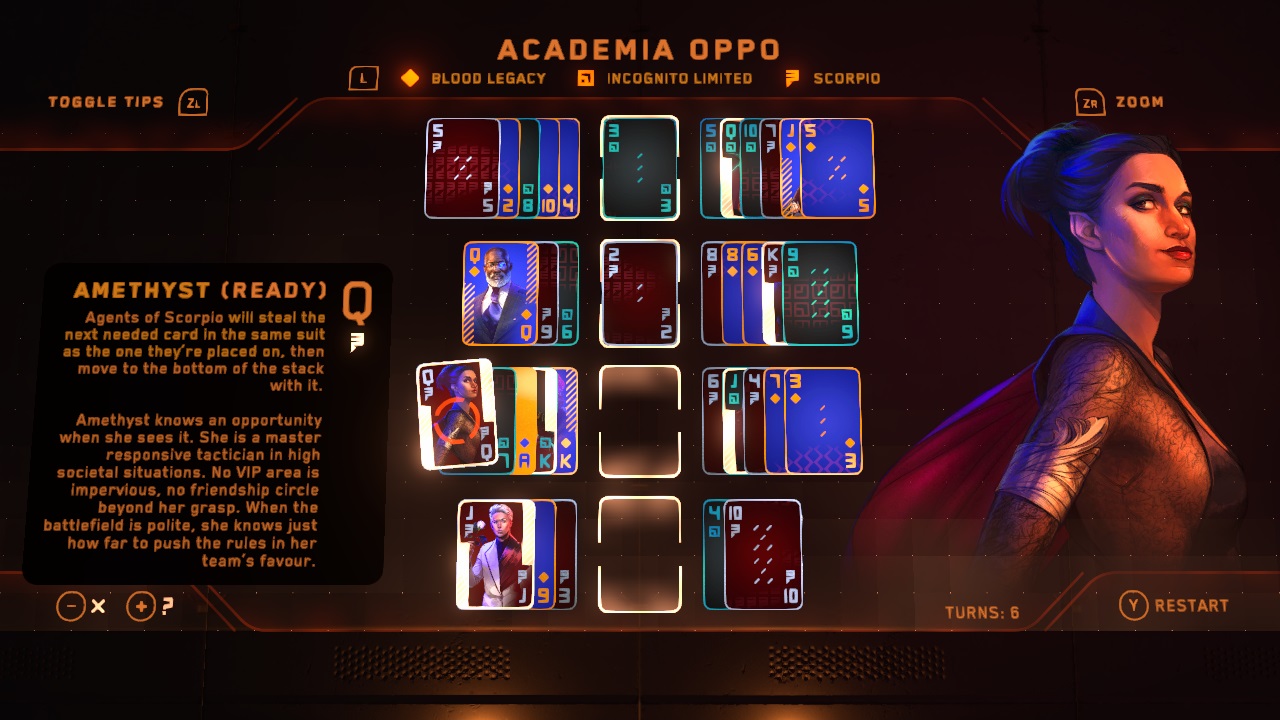
Task: Toggle gameplay tips off with Toggle Tips
Action: 107,102
